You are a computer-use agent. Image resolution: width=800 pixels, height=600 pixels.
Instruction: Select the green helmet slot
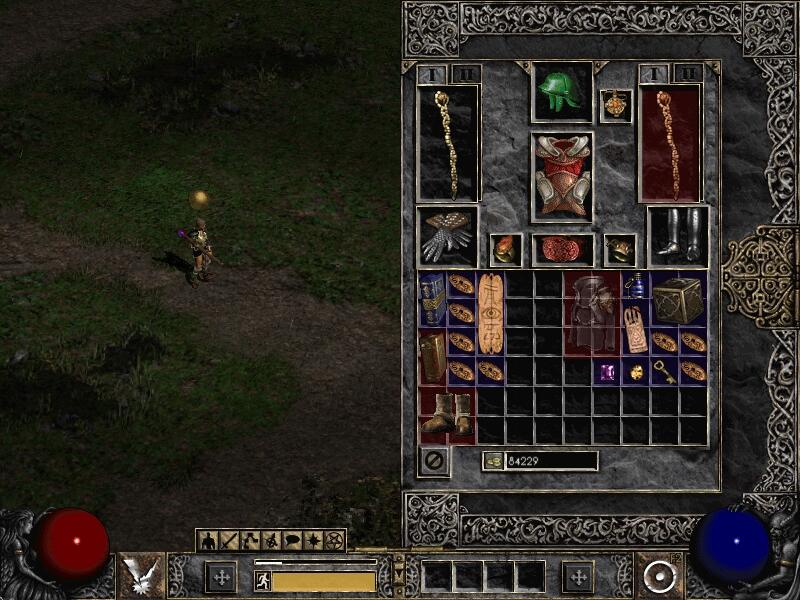click(x=561, y=93)
